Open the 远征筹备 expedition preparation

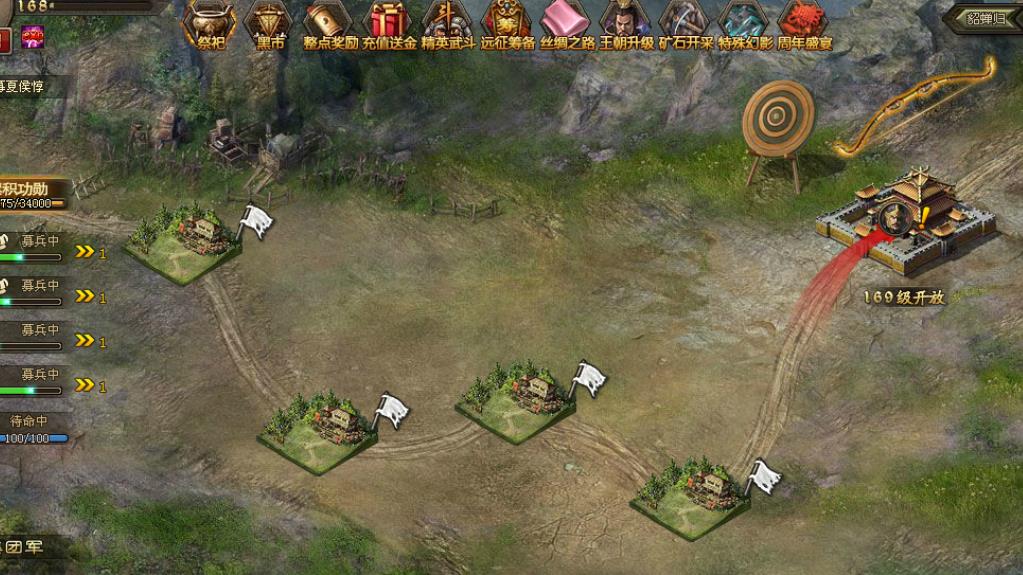tap(507, 23)
